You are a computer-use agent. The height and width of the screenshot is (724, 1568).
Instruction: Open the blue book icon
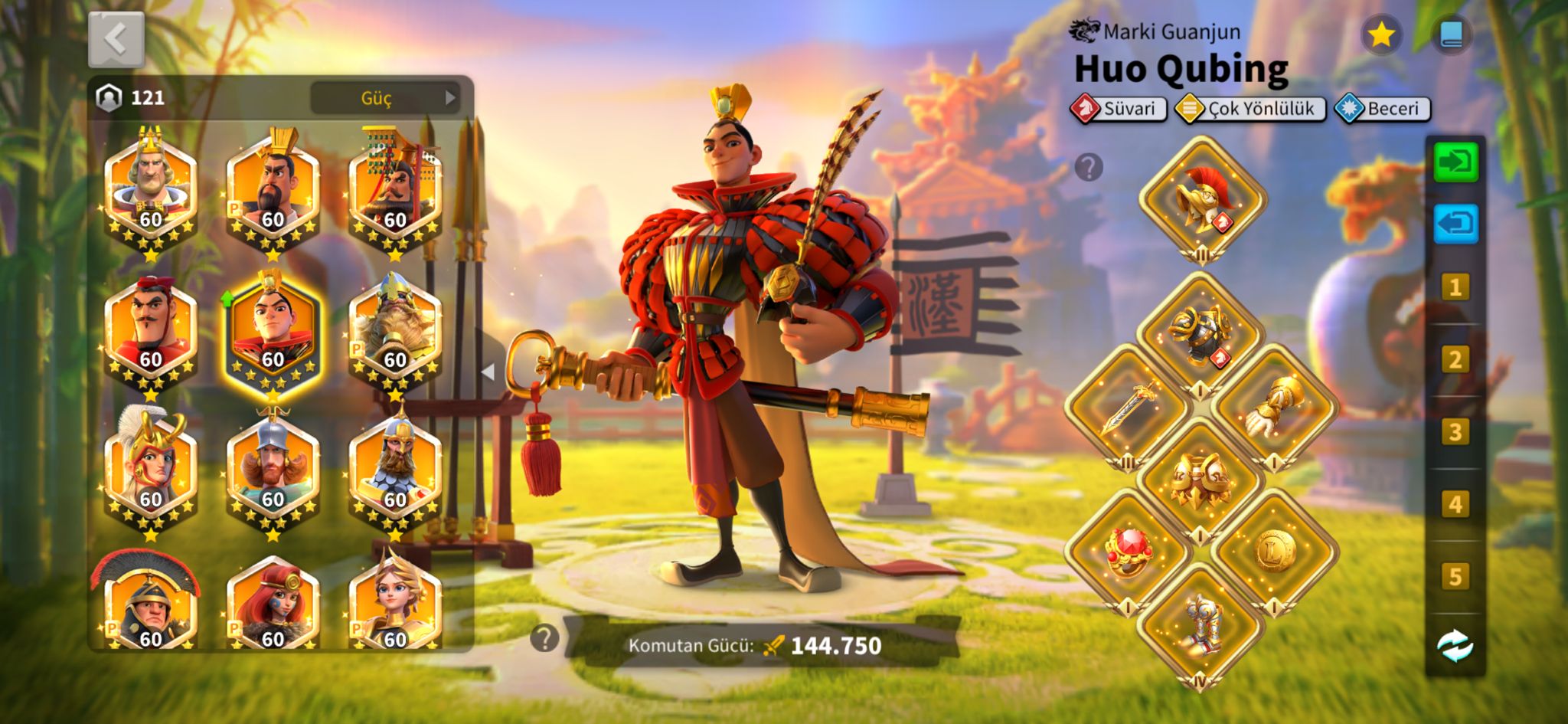pyautogui.click(x=1451, y=34)
